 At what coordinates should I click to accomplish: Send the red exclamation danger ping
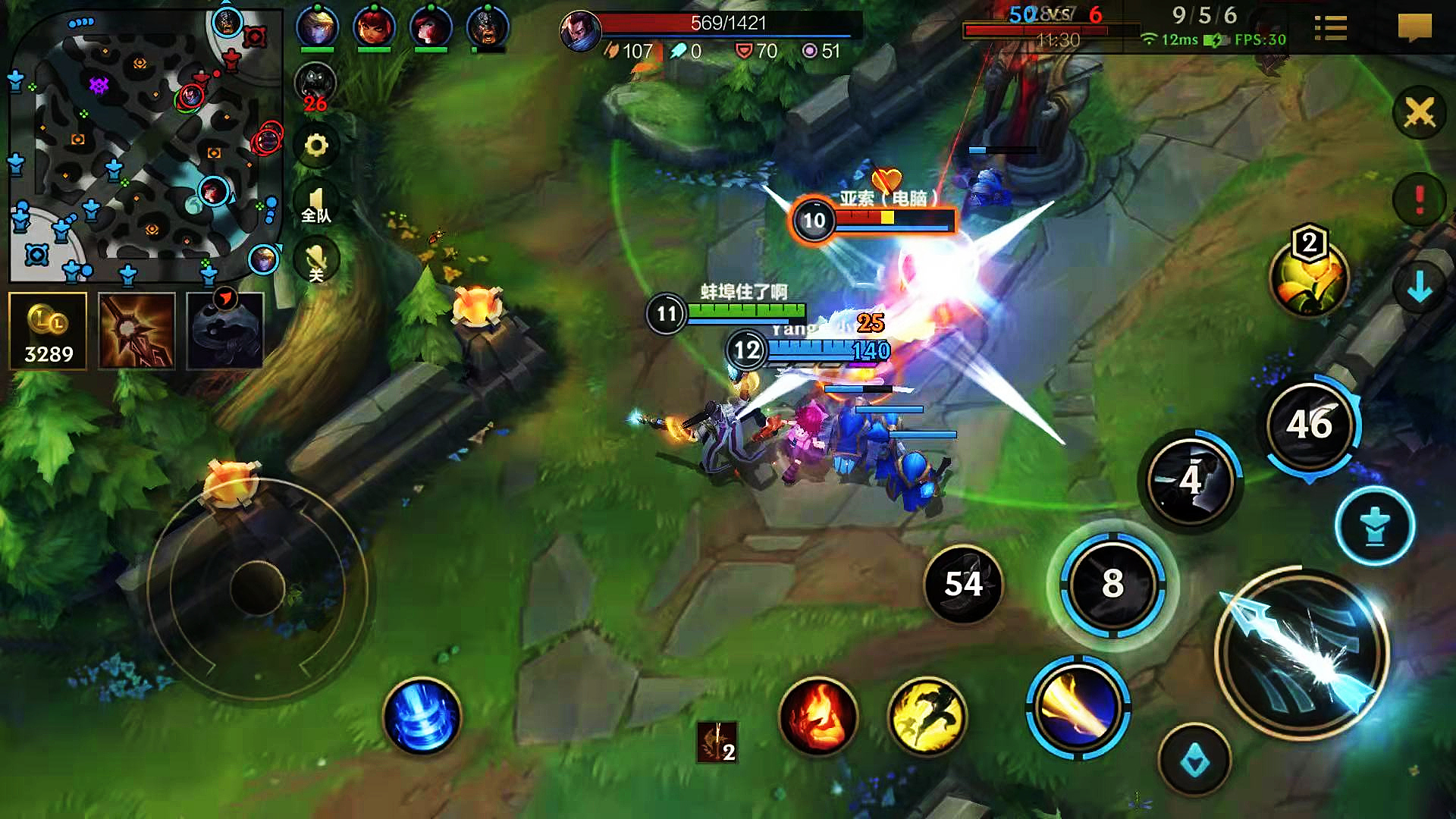click(1419, 200)
